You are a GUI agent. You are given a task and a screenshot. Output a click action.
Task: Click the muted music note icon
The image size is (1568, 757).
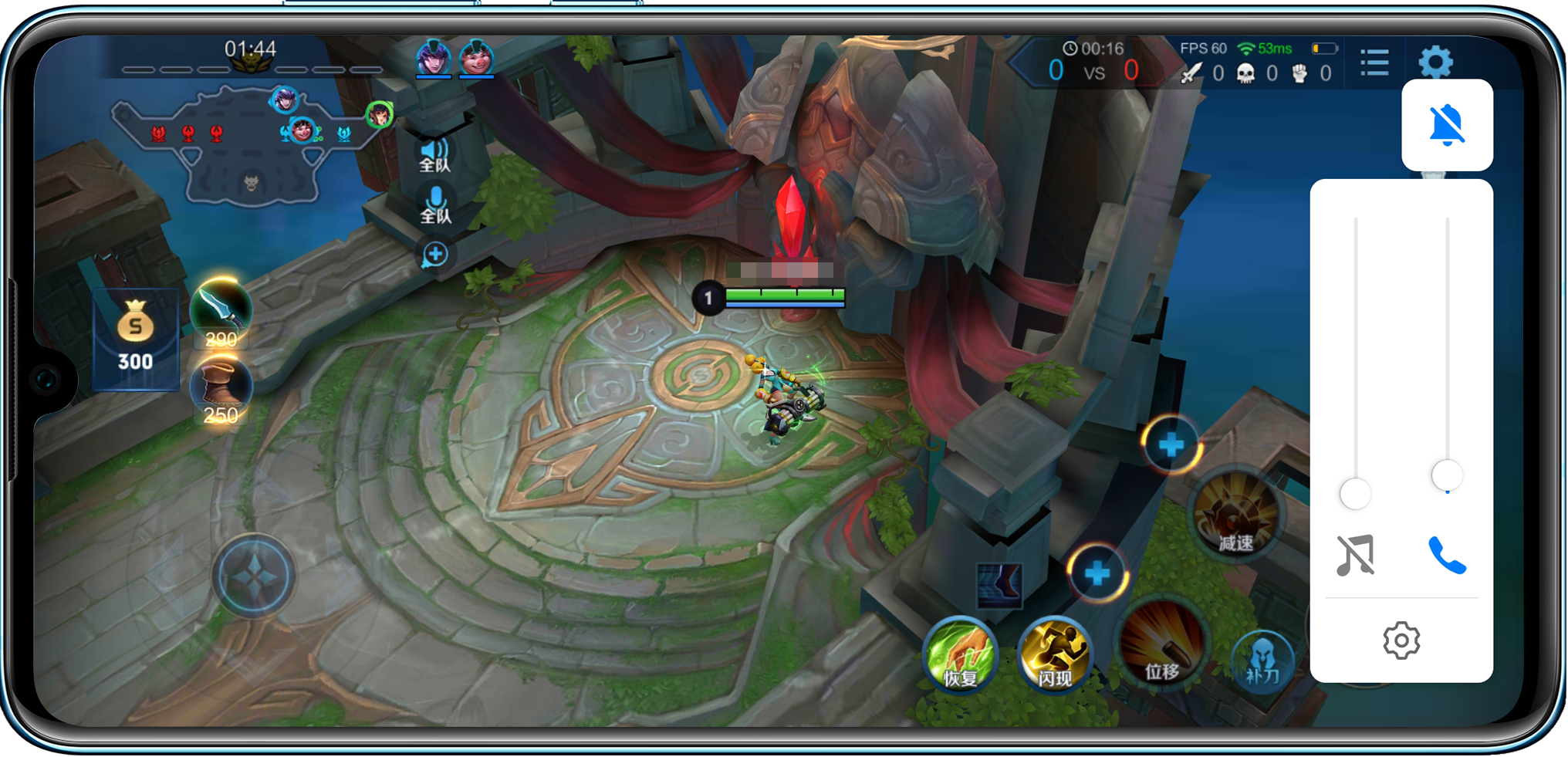pyautogui.click(x=1355, y=555)
